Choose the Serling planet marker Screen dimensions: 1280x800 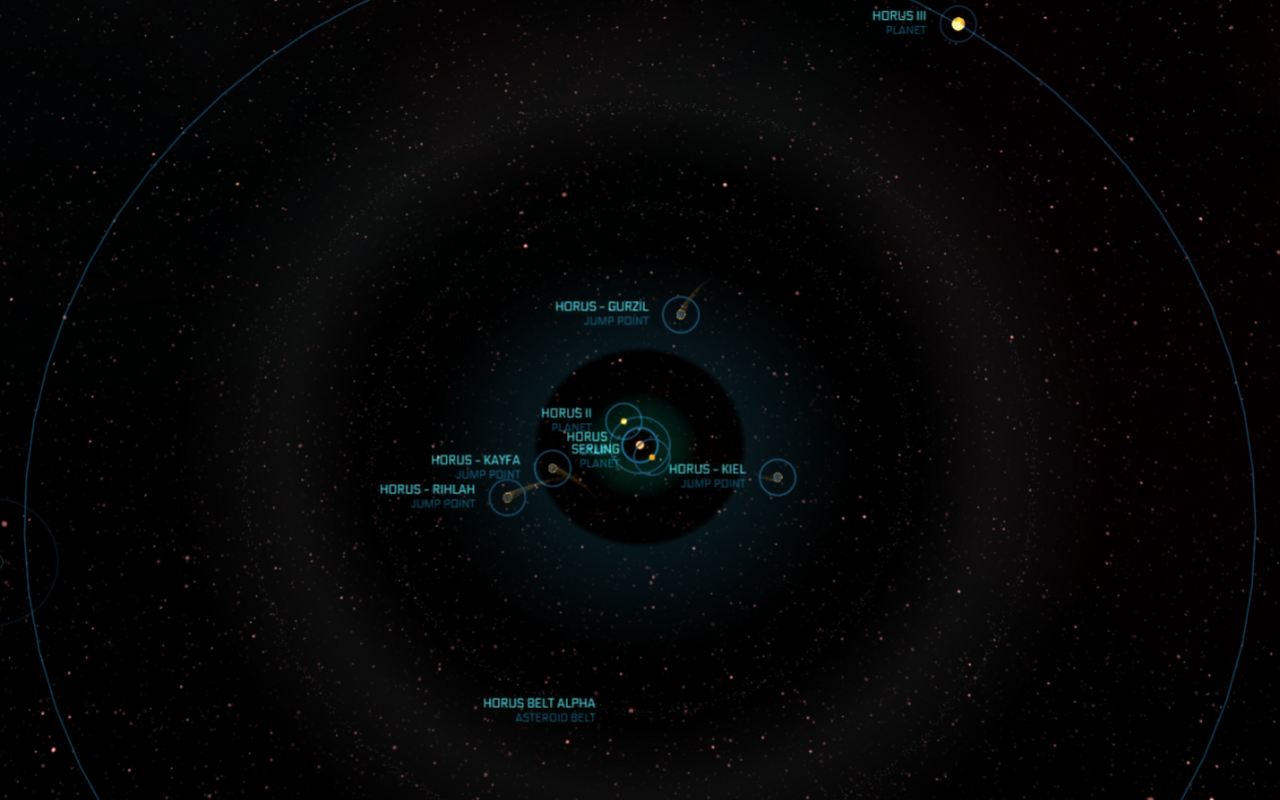(x=652, y=457)
